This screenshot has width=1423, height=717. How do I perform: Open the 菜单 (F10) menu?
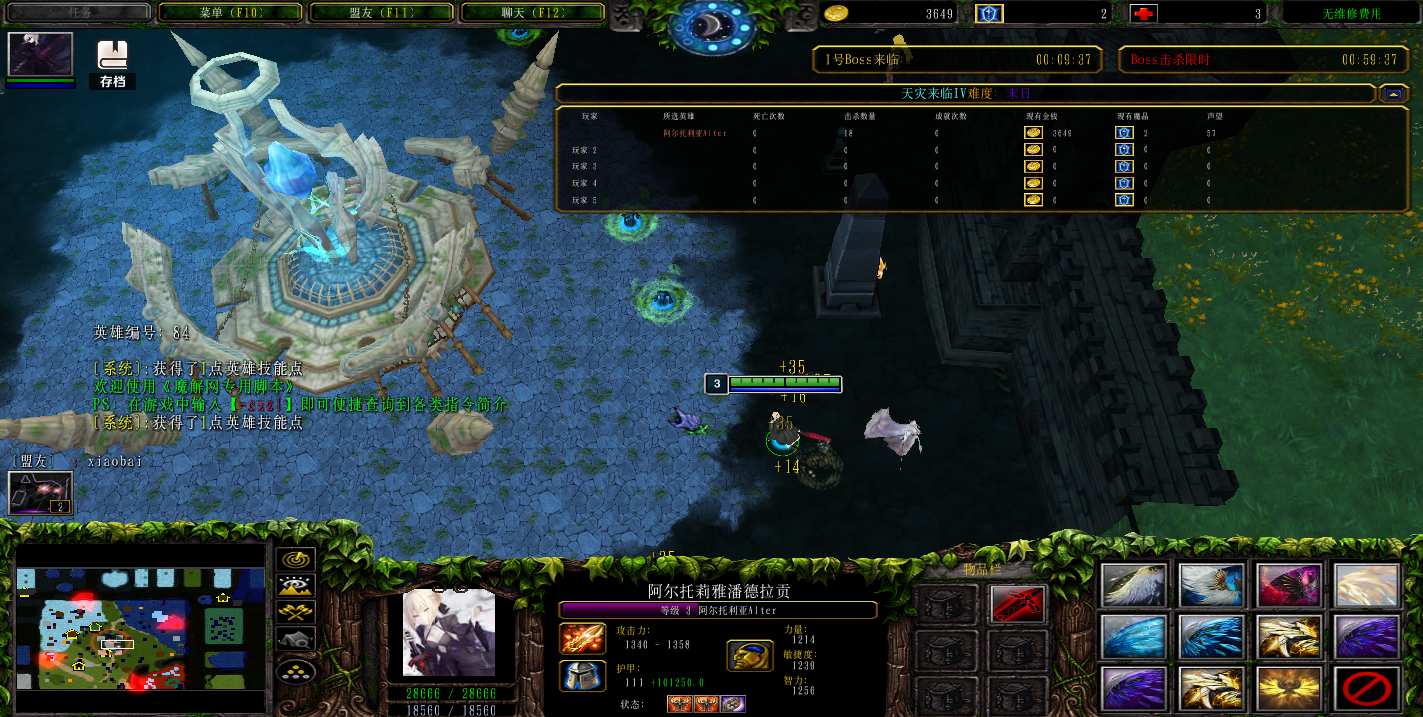[230, 13]
